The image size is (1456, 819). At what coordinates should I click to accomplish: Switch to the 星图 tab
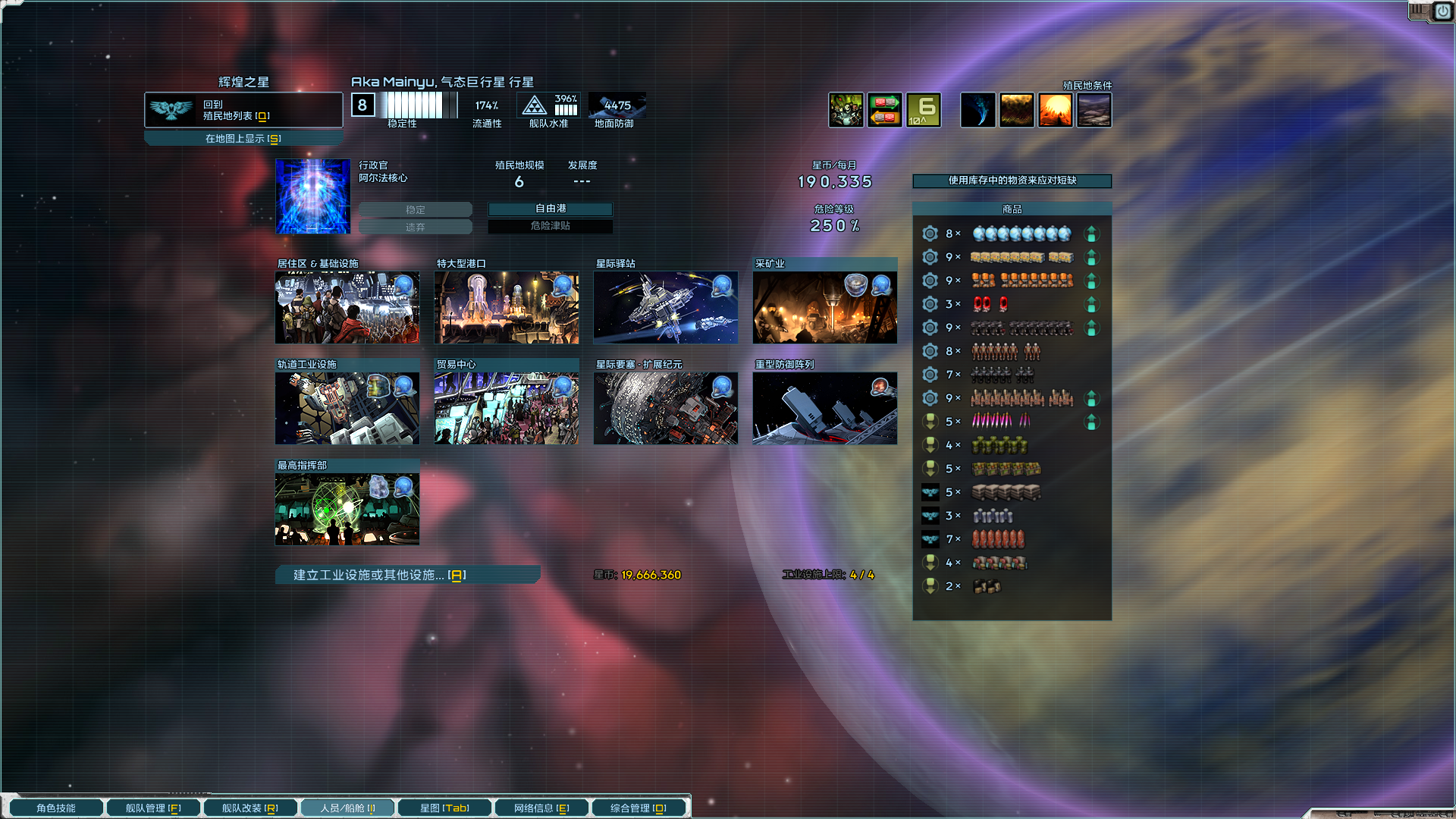[444, 808]
